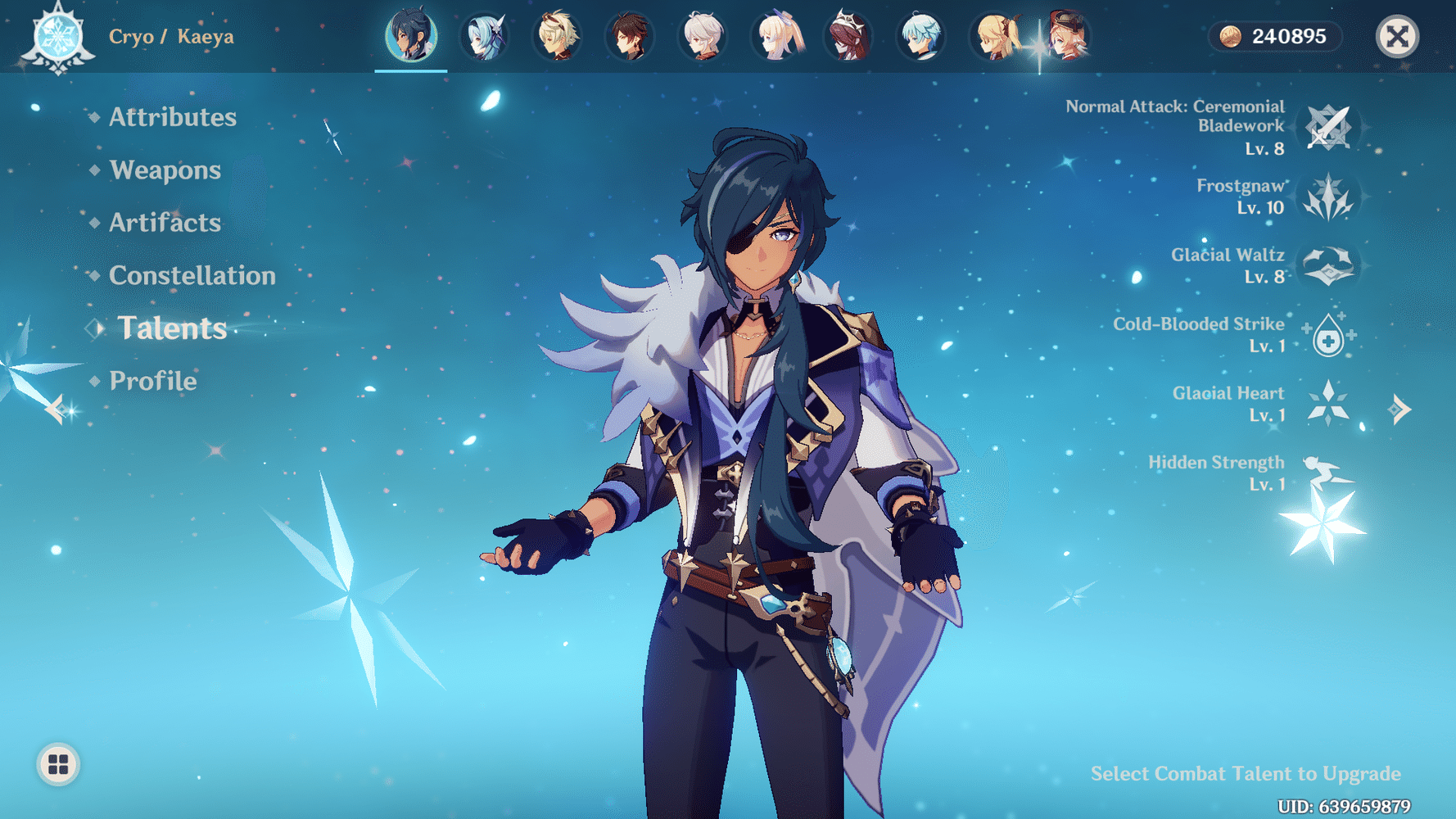Image resolution: width=1456 pixels, height=819 pixels.
Task: View the Constellation section
Action: [x=192, y=276]
